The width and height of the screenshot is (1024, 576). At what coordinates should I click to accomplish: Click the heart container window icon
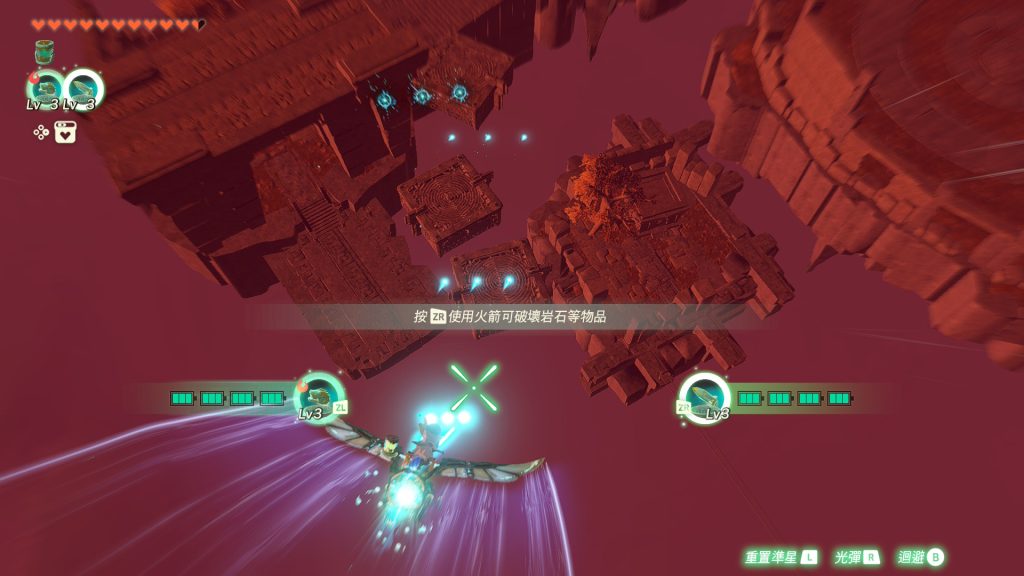tap(65, 132)
